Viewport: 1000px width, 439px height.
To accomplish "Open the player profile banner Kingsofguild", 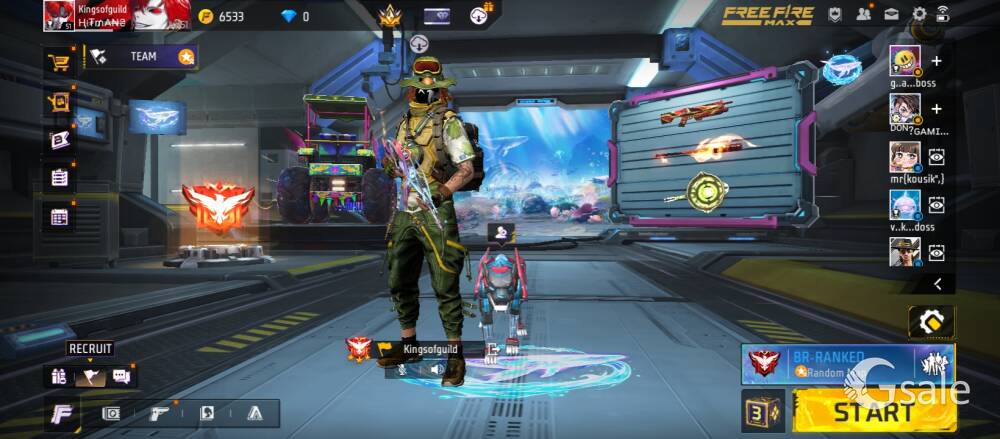I will coord(117,15).
